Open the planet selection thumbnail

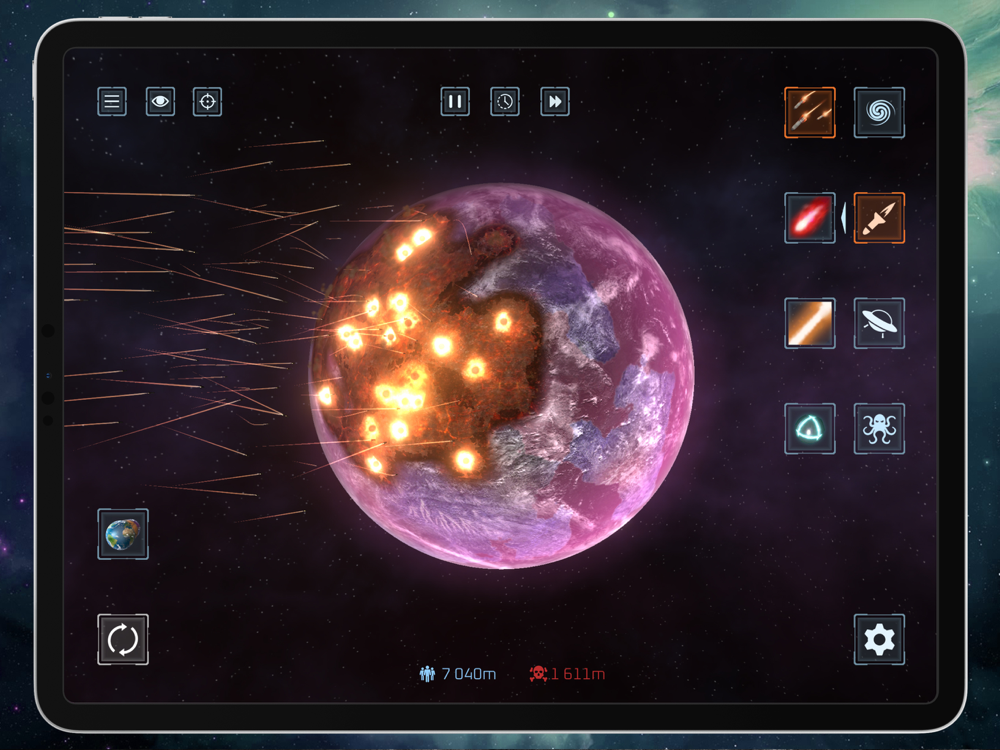tap(123, 534)
